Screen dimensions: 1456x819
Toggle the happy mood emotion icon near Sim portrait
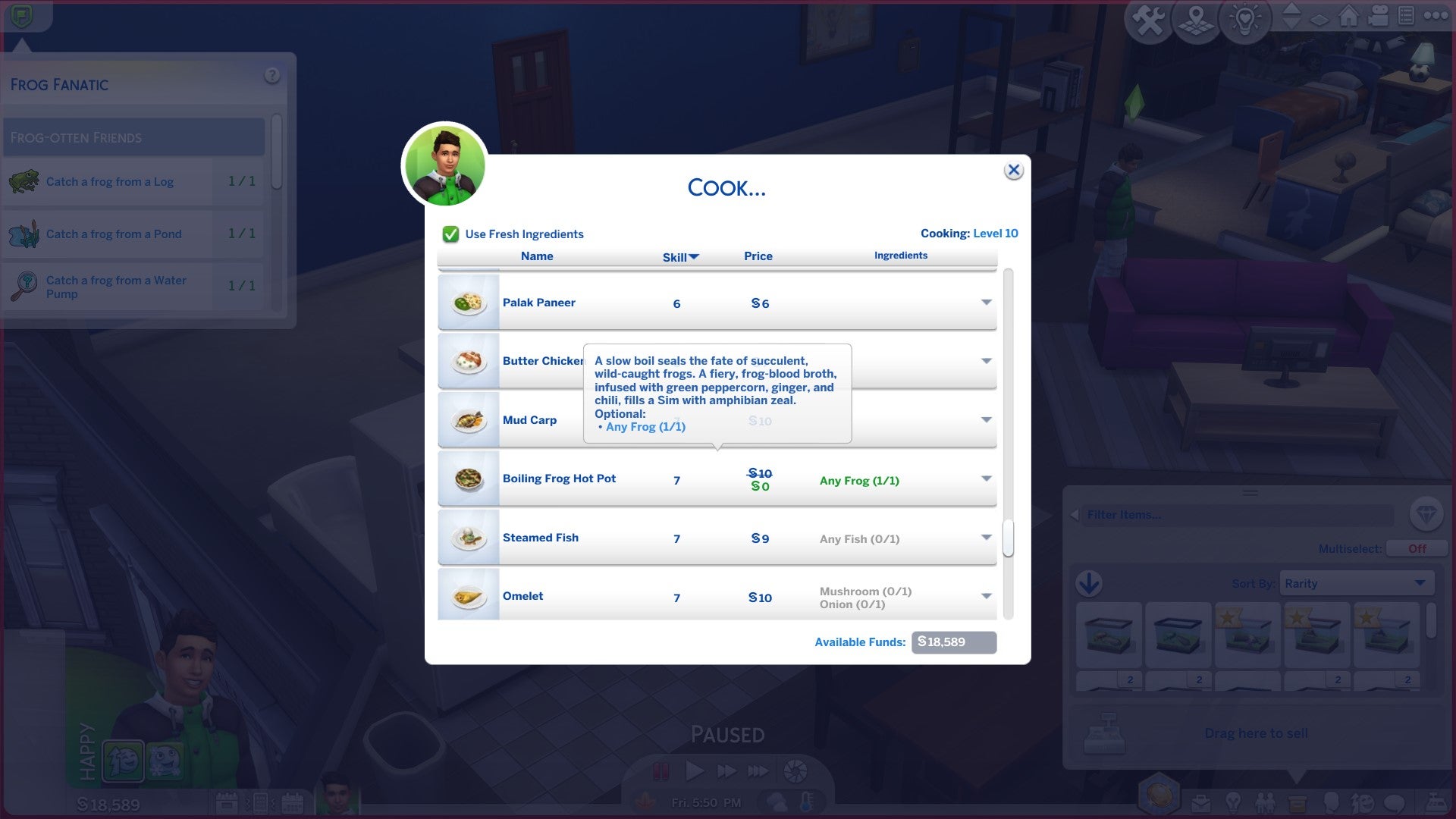124,761
